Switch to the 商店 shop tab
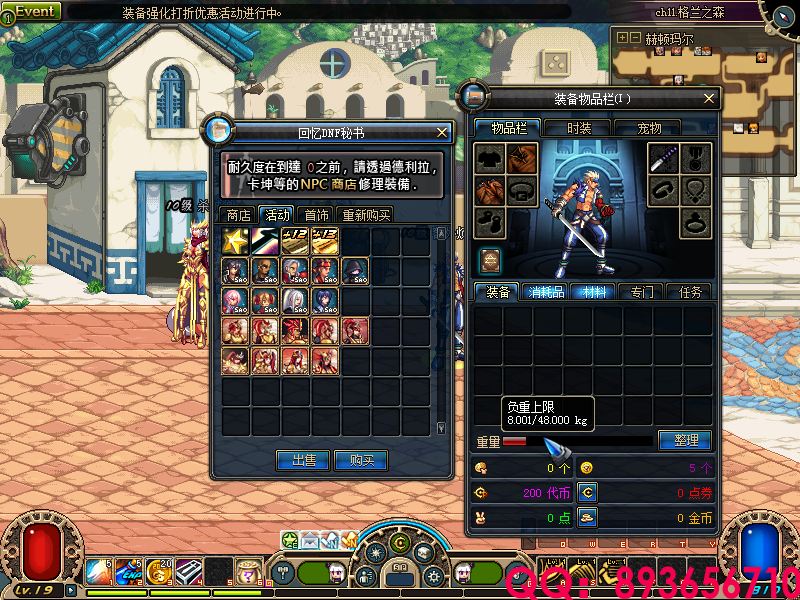The height and width of the screenshot is (600, 800). pyautogui.click(x=239, y=214)
